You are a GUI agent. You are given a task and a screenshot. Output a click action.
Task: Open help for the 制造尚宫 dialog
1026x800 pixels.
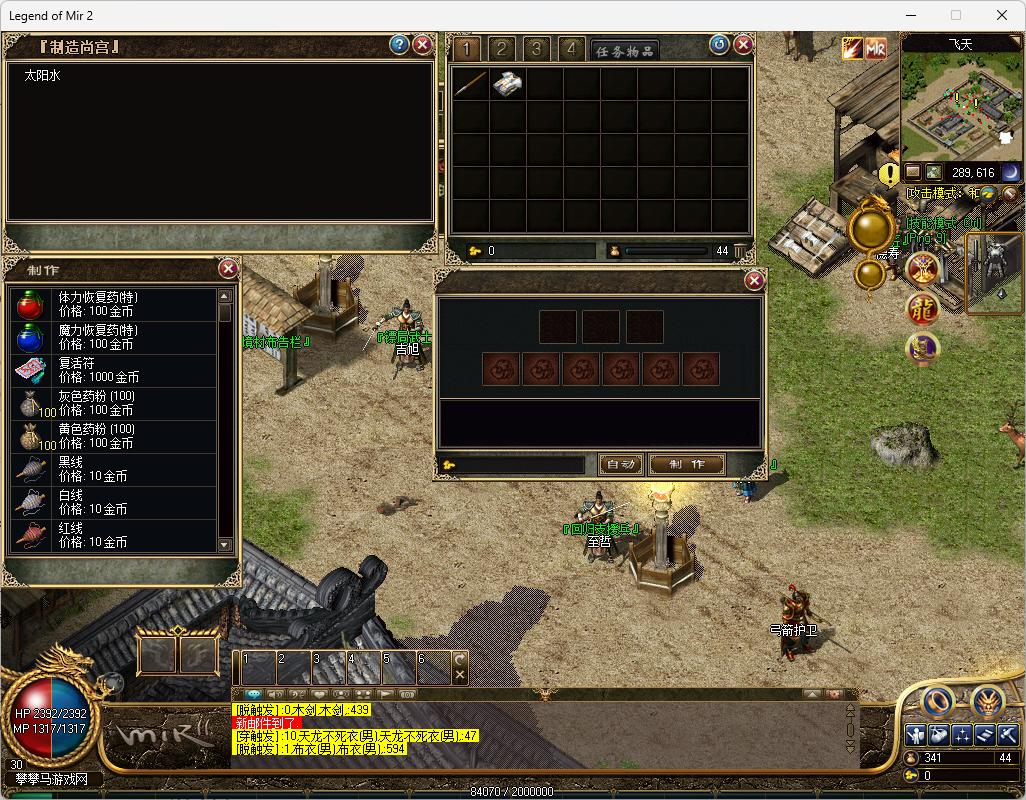pos(399,44)
